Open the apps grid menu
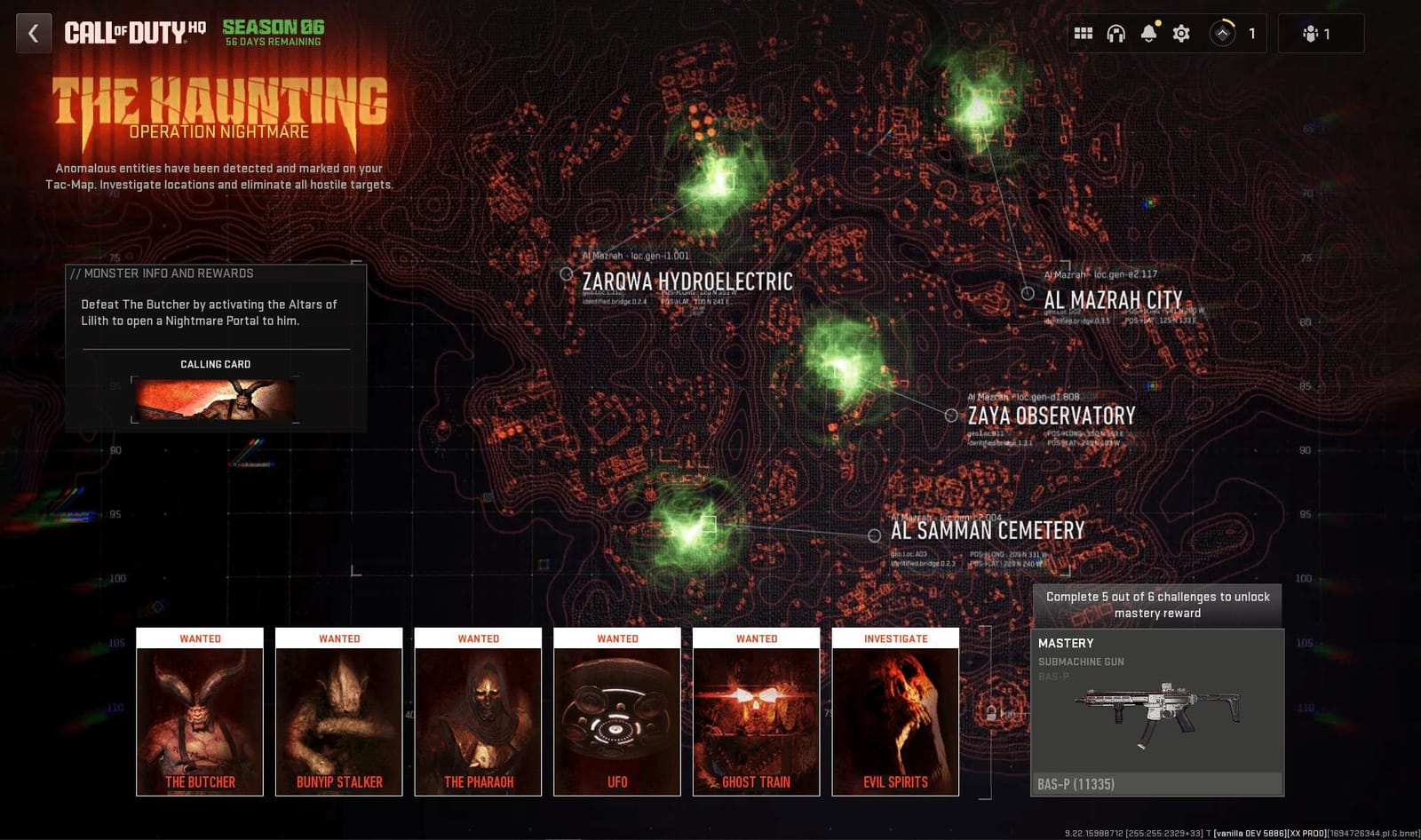The height and width of the screenshot is (840, 1421). 1084,32
